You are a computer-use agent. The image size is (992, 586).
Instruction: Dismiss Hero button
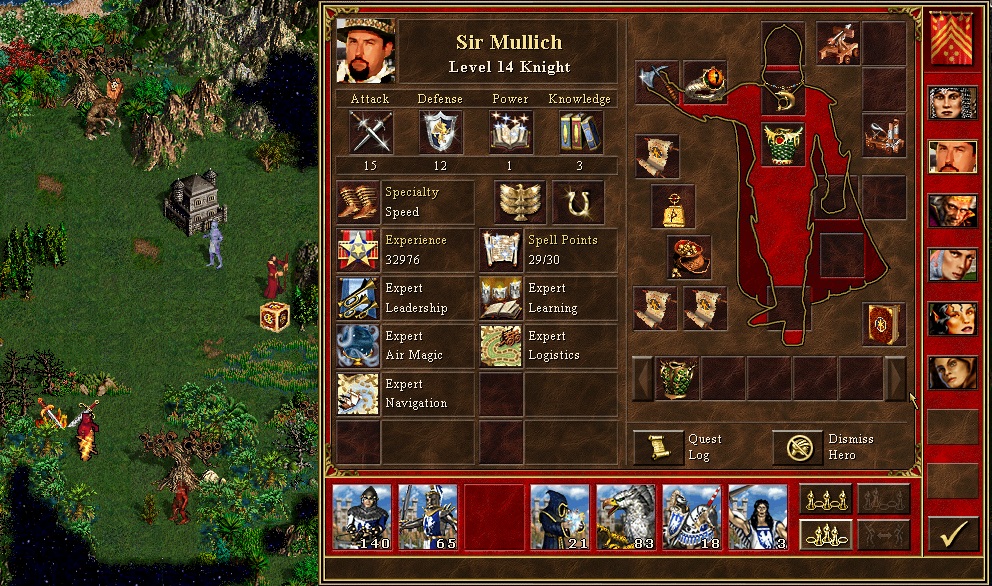coord(797,447)
